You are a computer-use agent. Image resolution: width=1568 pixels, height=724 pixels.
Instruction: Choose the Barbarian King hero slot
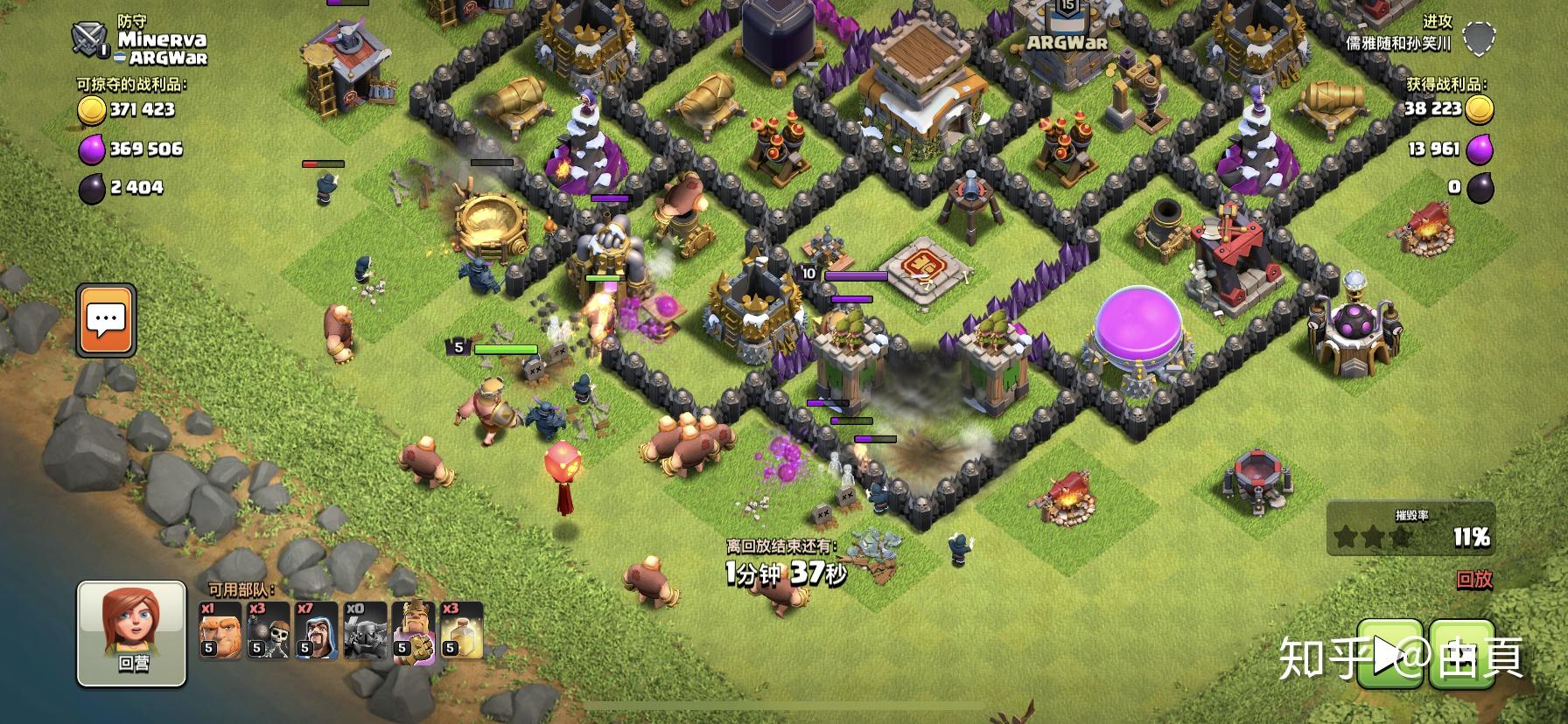[413, 630]
